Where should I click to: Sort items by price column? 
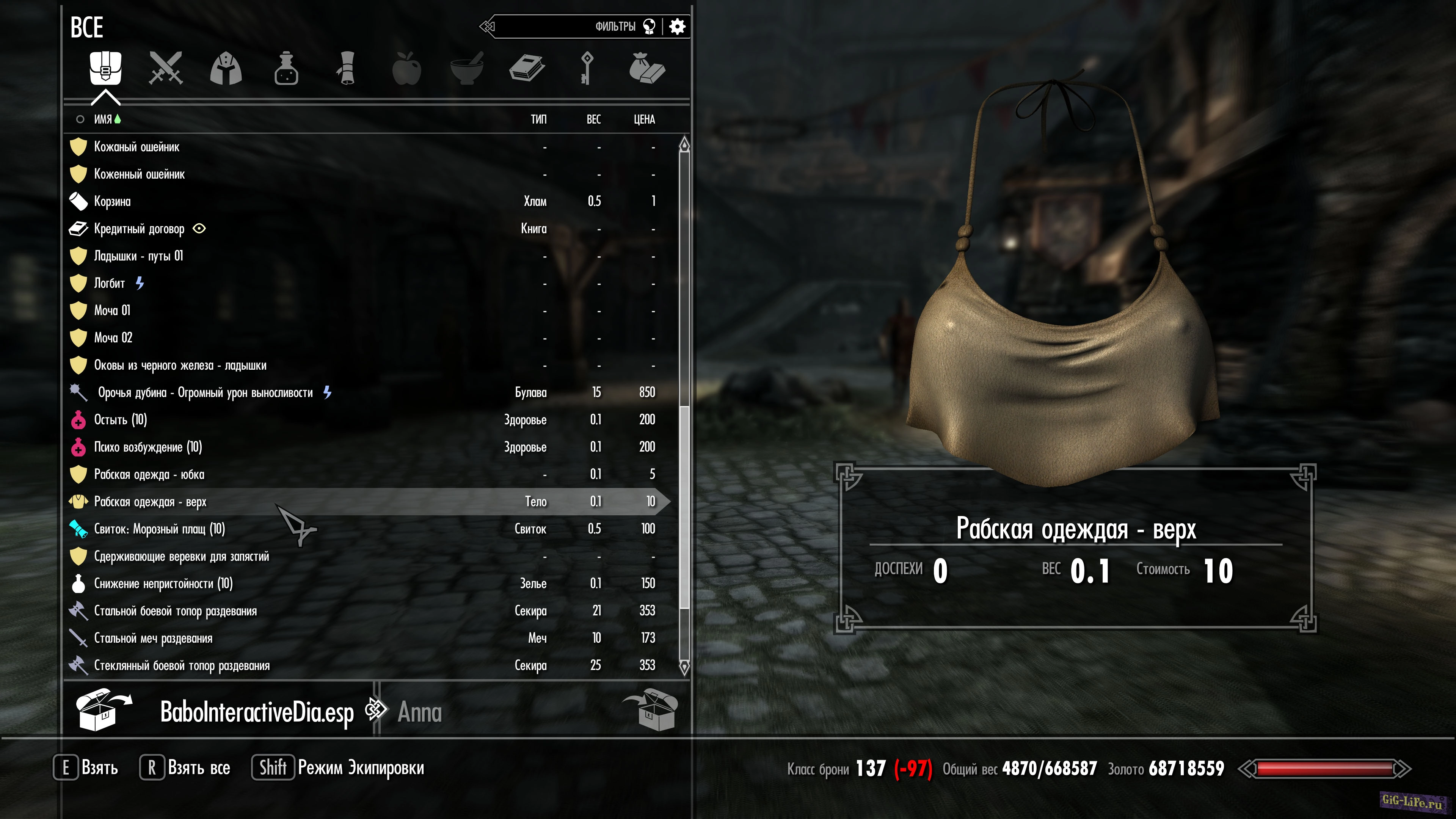point(644,119)
